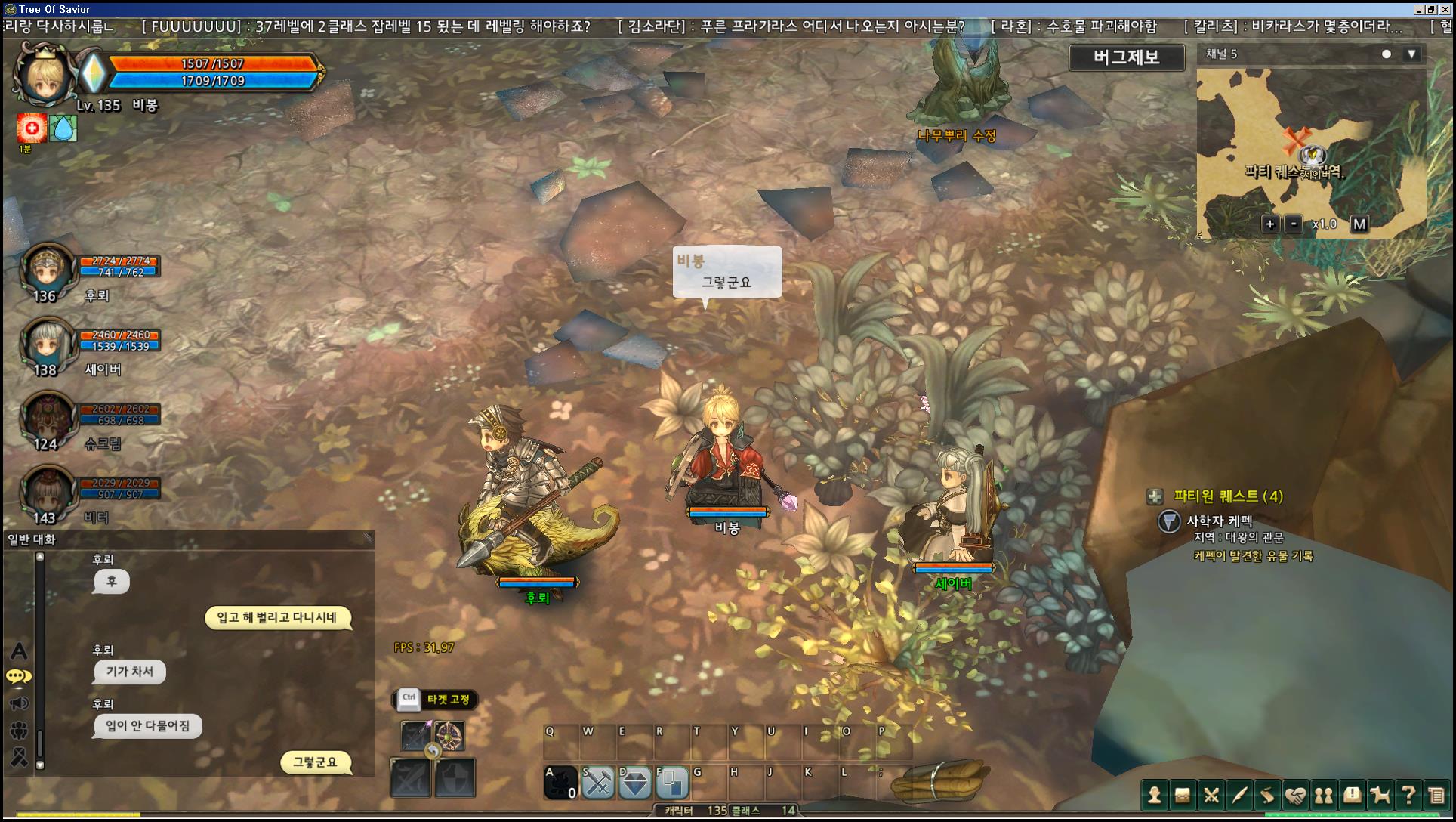Open the question mark help icon
Viewport: 1456px width, 822px height.
point(1408,795)
